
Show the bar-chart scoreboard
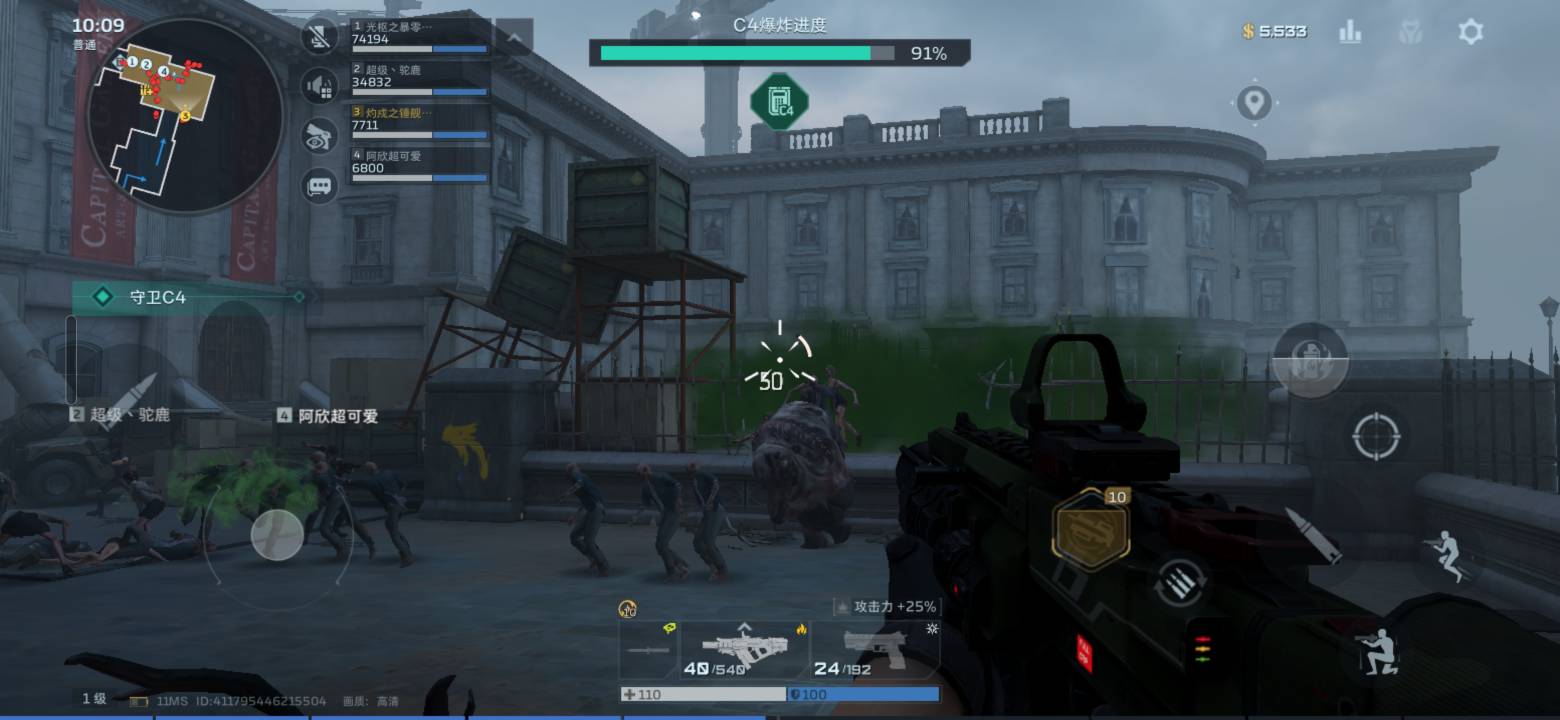point(1350,32)
